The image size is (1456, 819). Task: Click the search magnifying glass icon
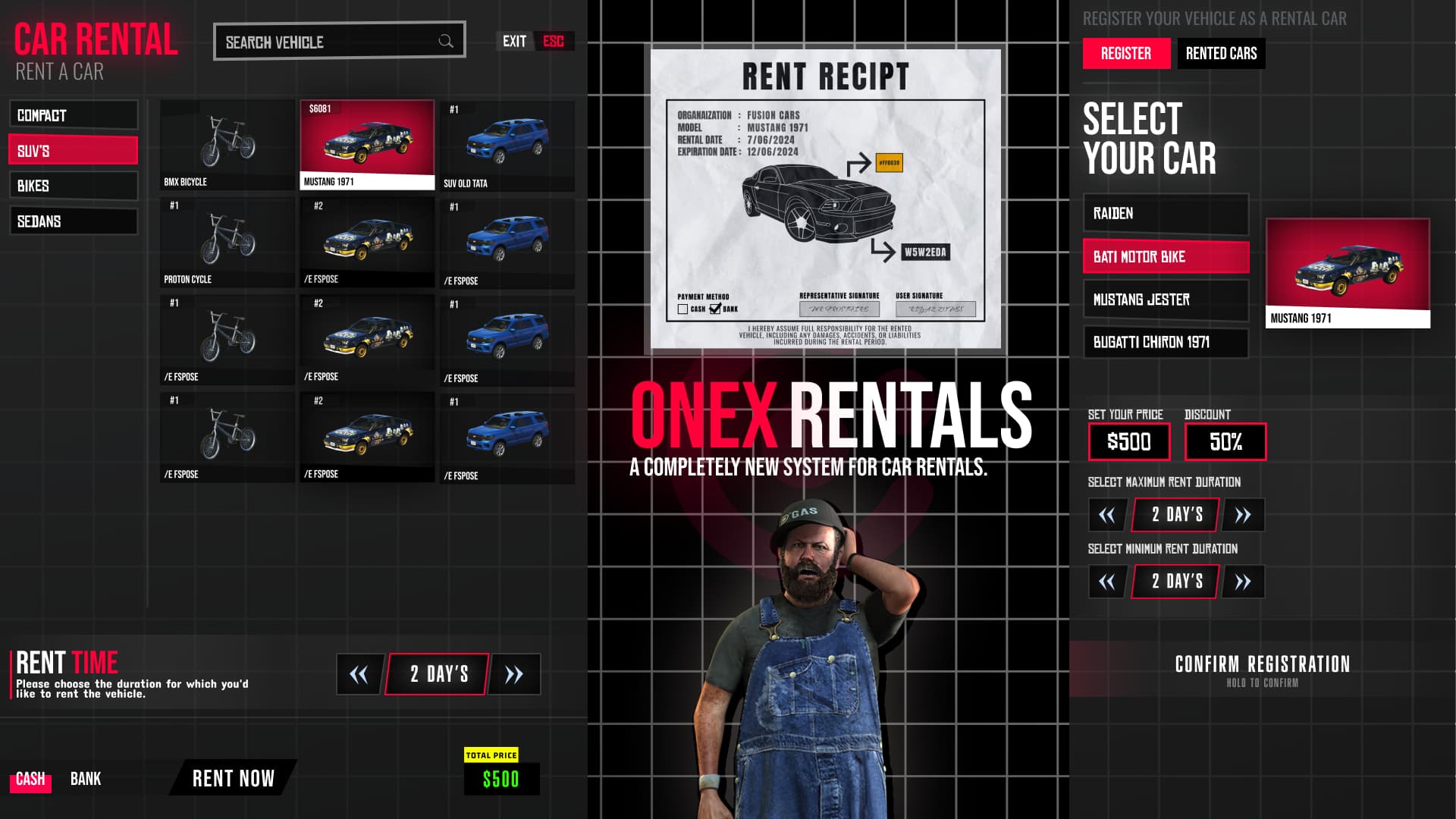click(x=447, y=41)
